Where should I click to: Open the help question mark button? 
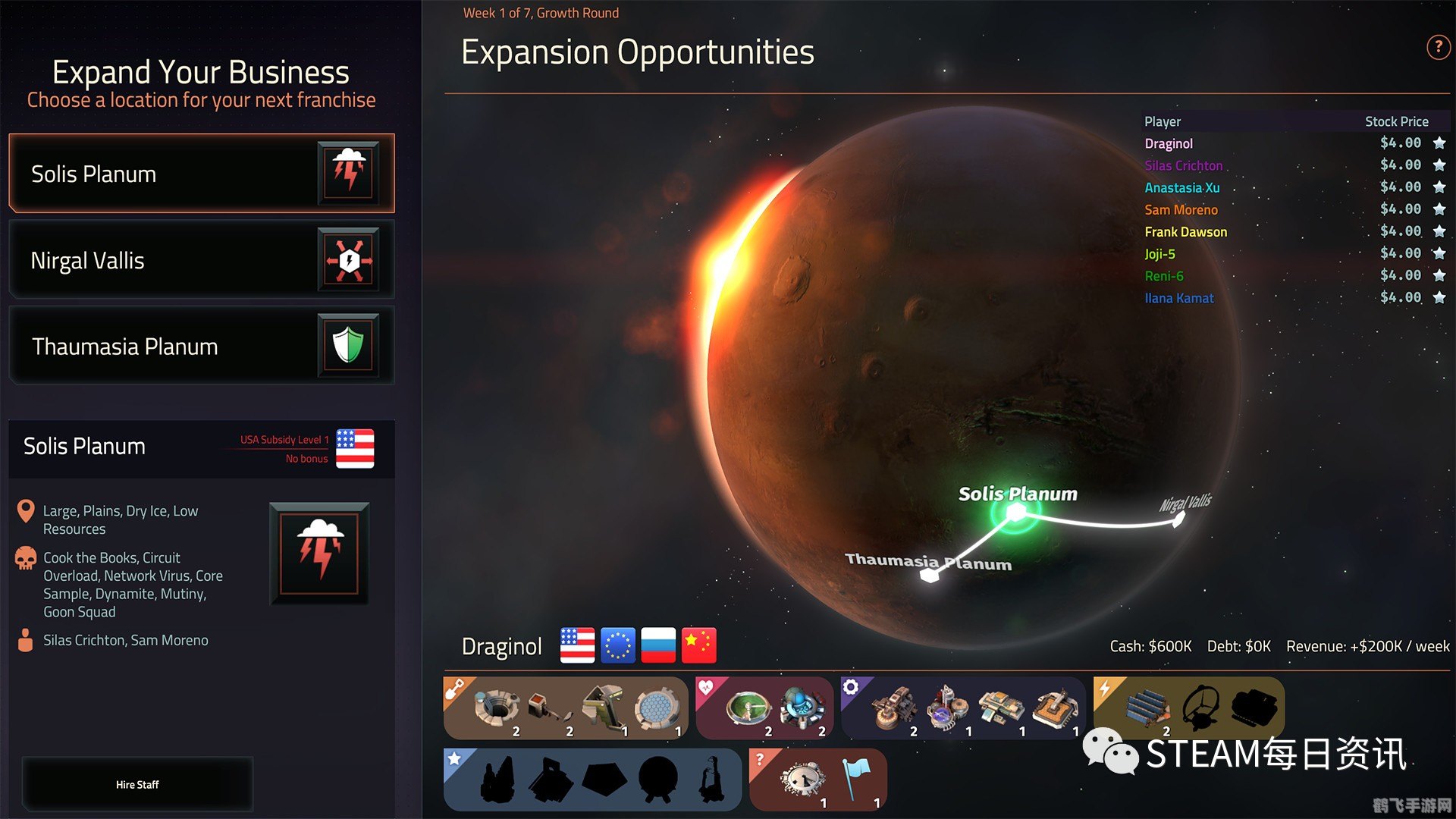(1438, 46)
